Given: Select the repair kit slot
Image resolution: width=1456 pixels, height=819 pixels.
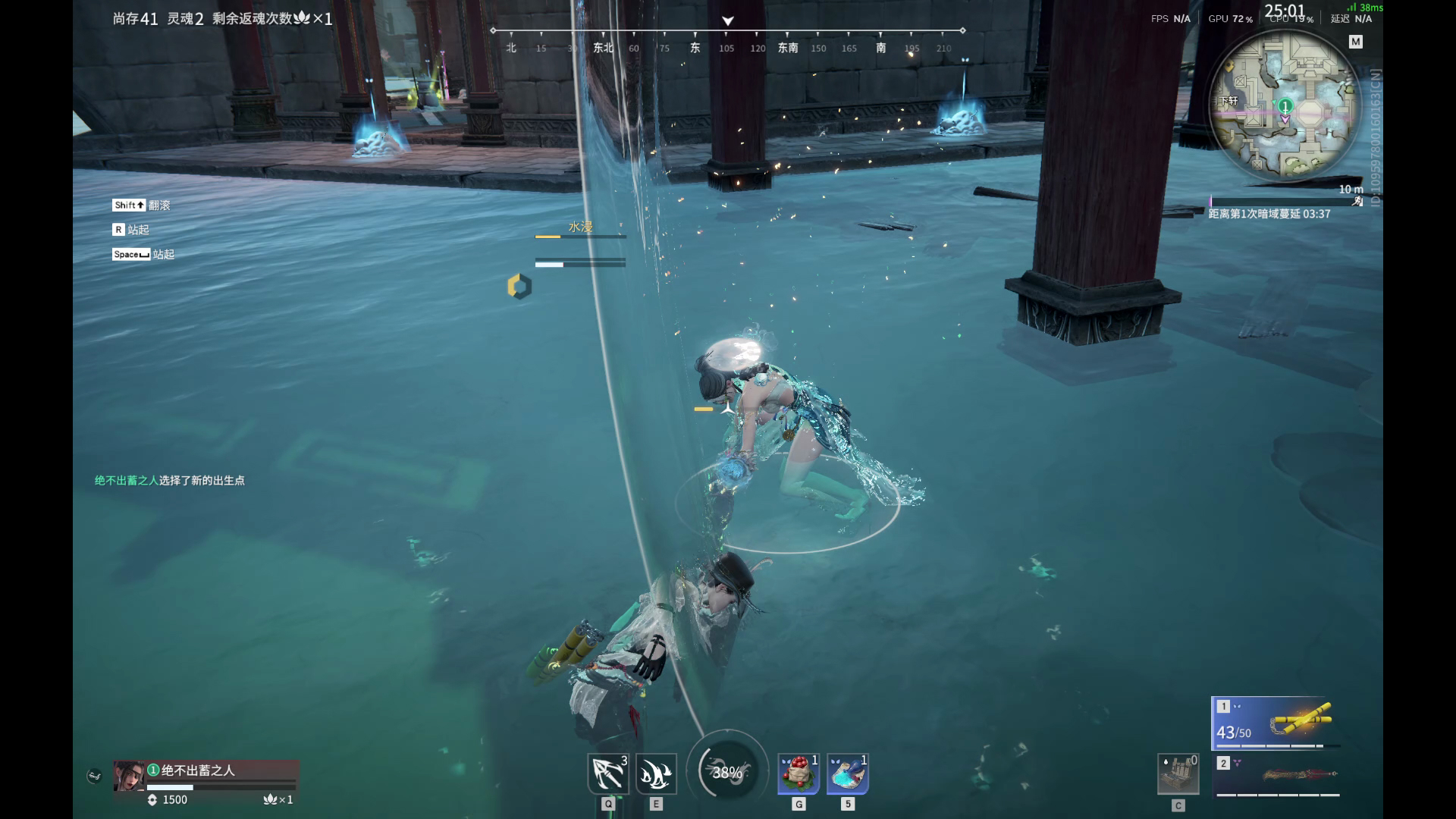Looking at the screenshot, I should [x=1178, y=774].
